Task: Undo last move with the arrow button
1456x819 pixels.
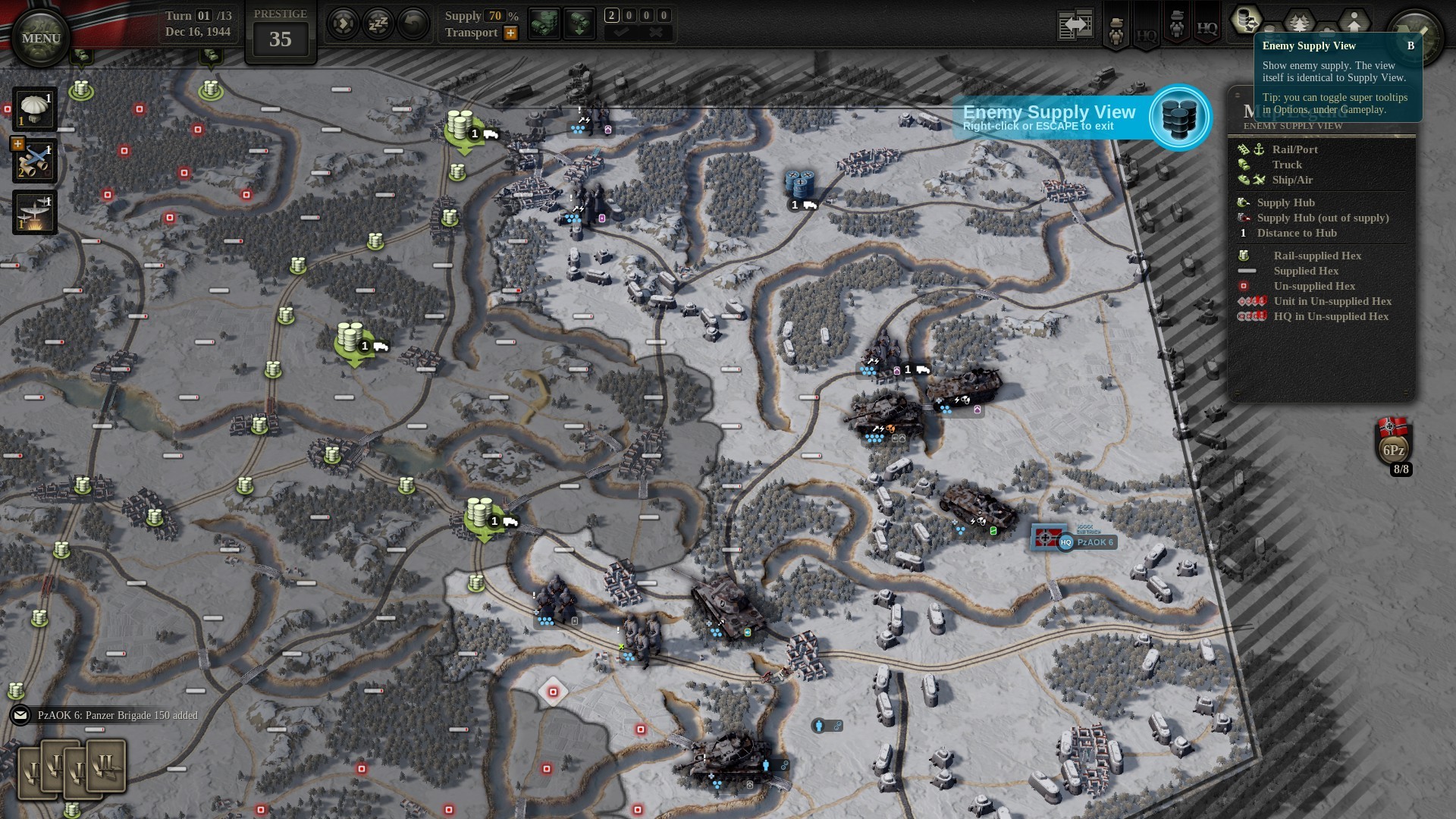Action: pos(413,24)
